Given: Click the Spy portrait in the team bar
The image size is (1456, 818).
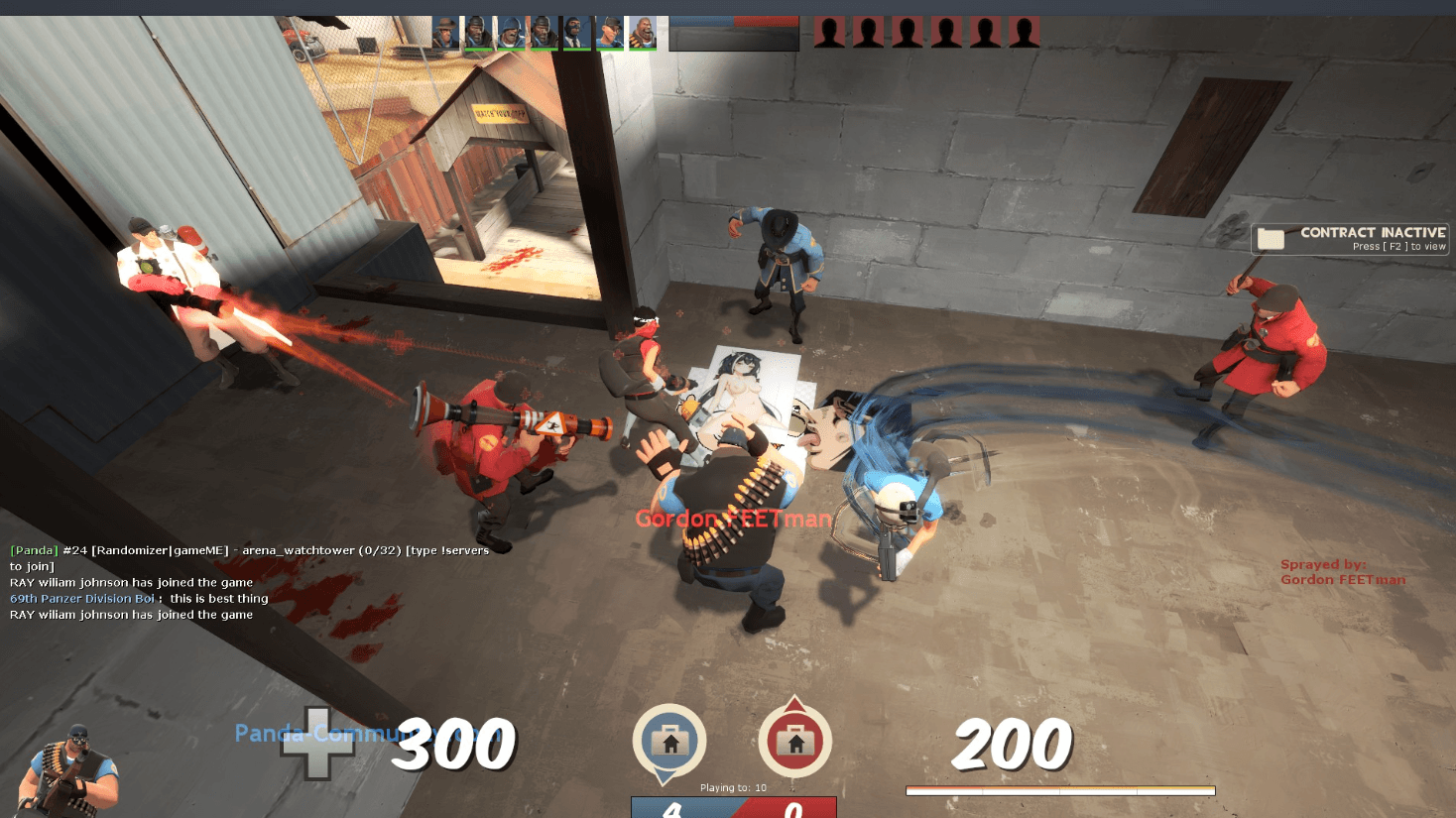Looking at the screenshot, I should point(576,32).
